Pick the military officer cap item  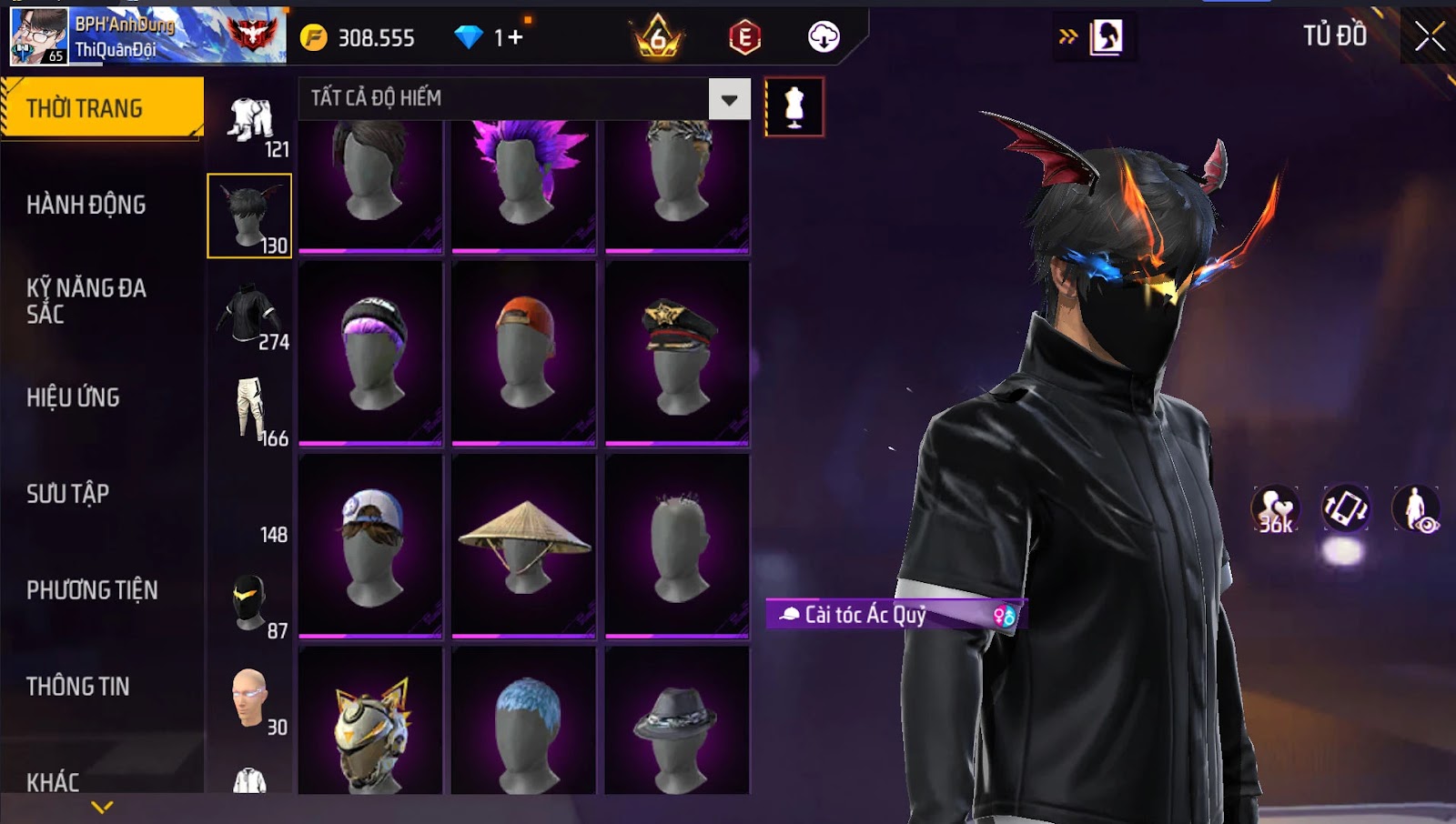(x=678, y=353)
